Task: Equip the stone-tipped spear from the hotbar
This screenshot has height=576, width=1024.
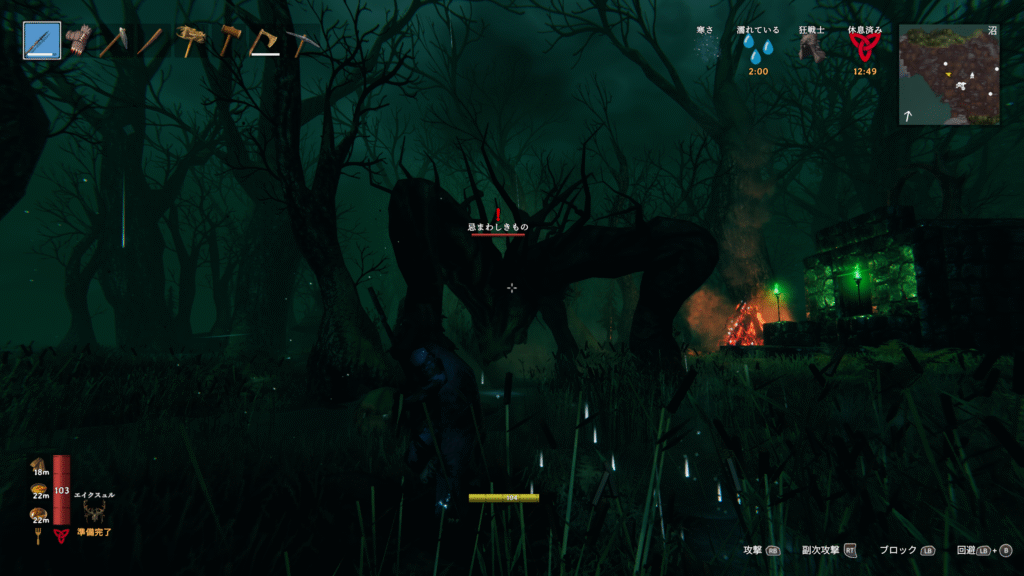Action: [x=114, y=41]
